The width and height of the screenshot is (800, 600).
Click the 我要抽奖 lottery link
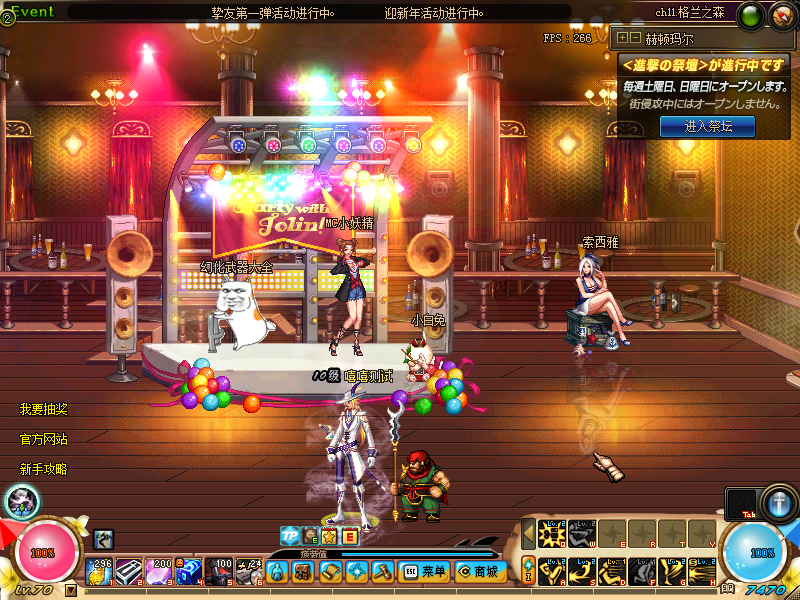44,410
